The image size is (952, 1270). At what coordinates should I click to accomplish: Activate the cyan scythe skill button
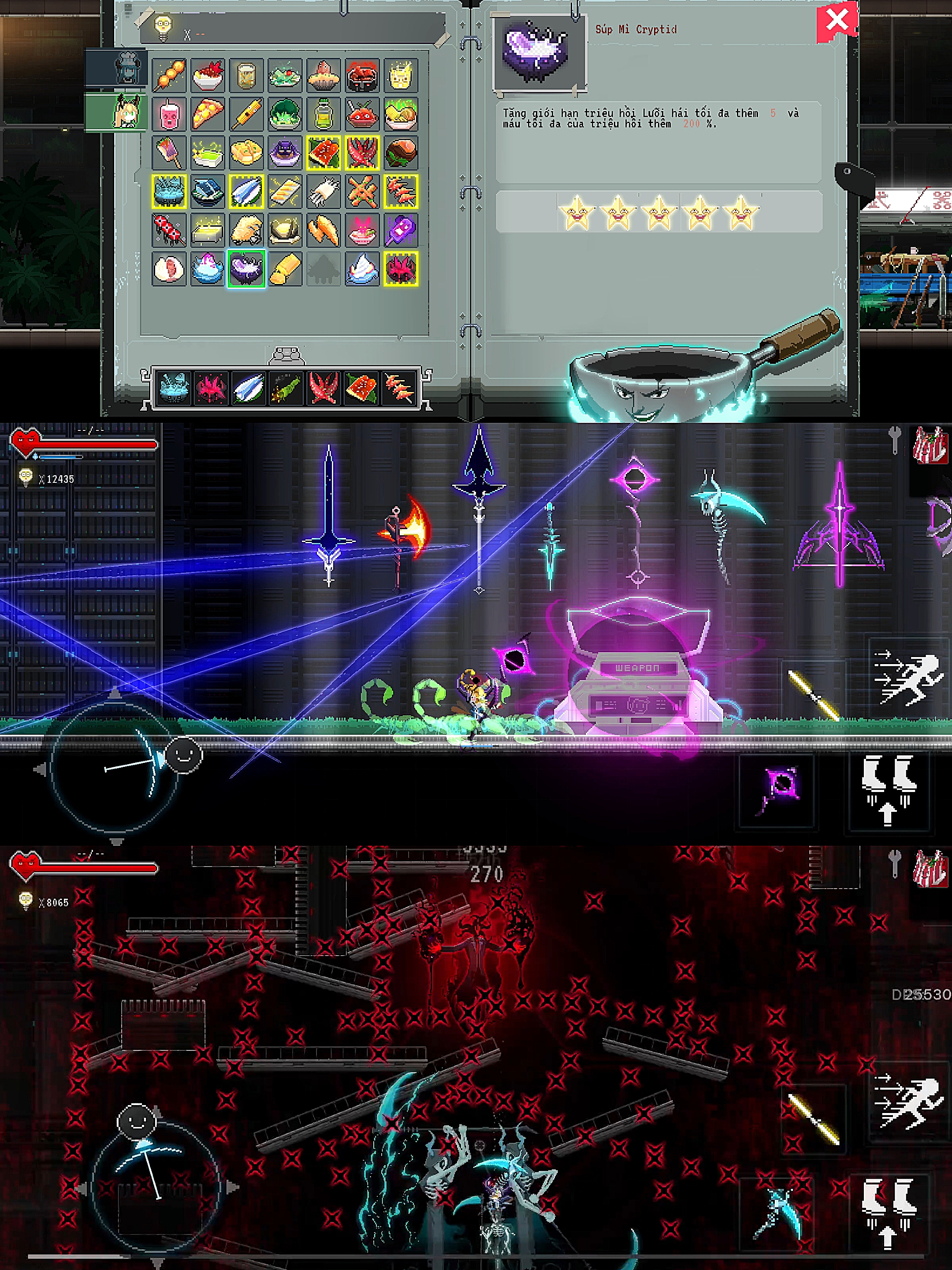coord(777,1213)
